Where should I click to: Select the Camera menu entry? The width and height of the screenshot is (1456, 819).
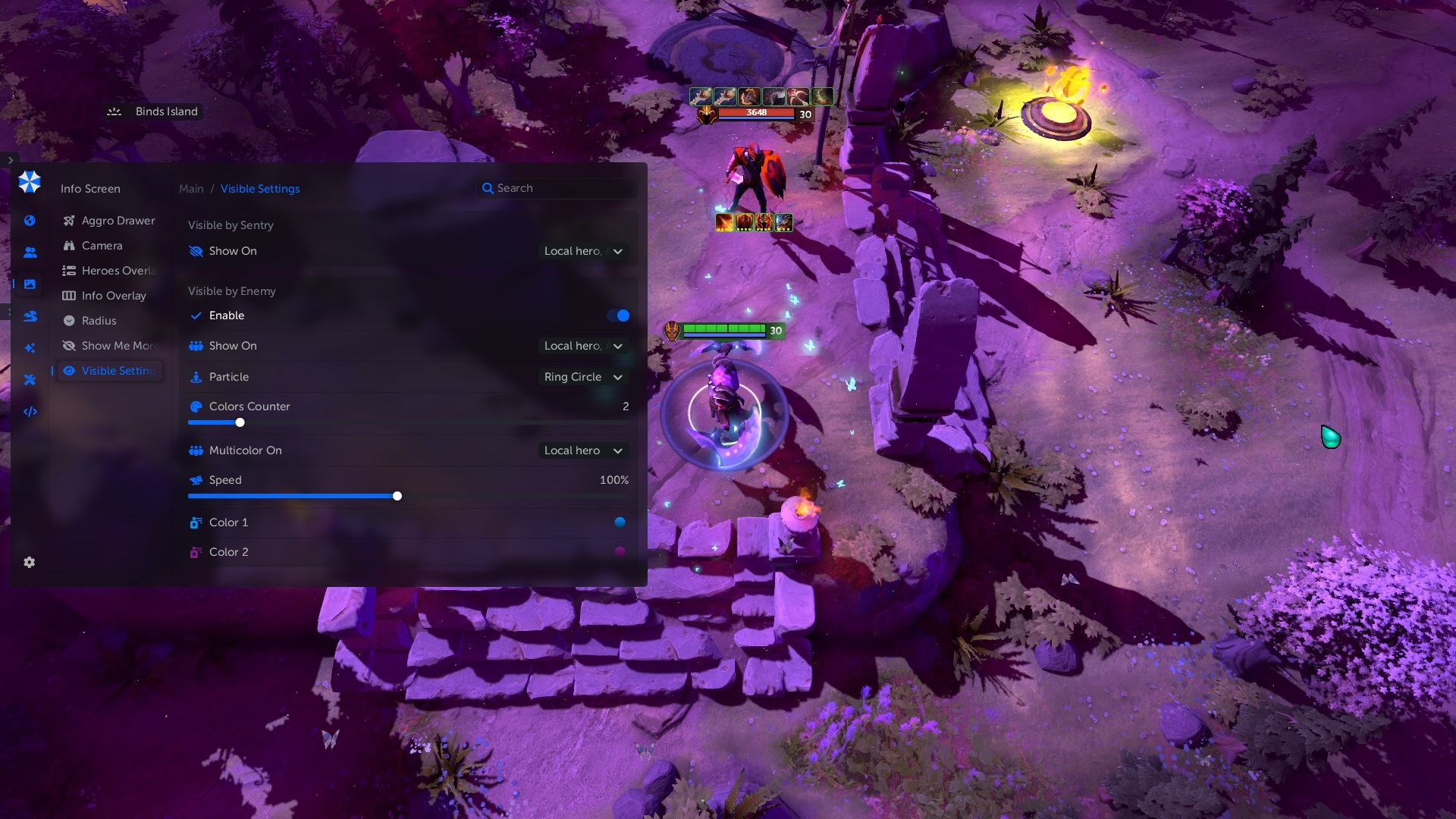(x=102, y=246)
